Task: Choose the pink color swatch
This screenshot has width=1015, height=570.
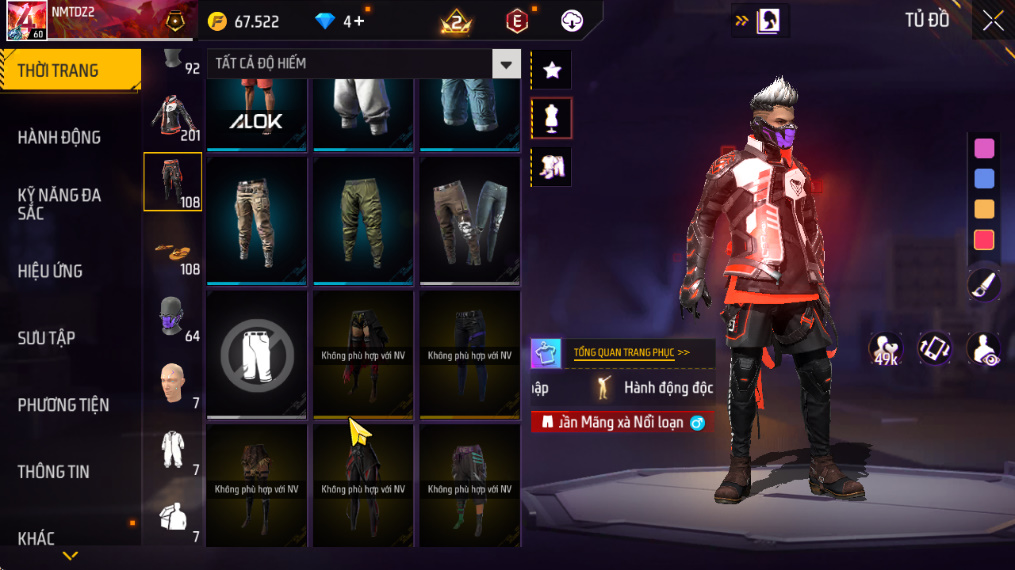Action: click(984, 148)
